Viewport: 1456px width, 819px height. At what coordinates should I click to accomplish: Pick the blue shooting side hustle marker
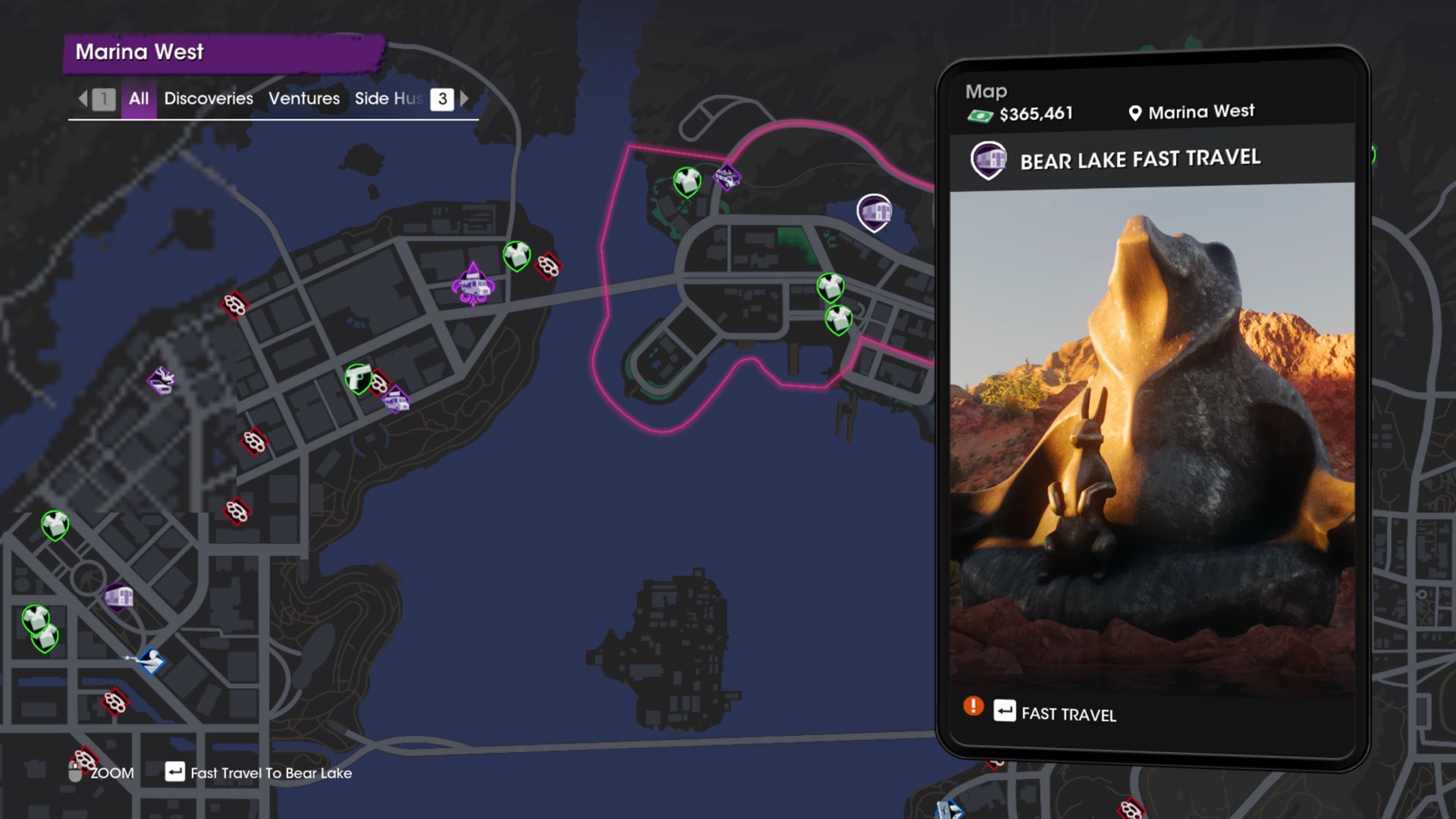pos(150,660)
